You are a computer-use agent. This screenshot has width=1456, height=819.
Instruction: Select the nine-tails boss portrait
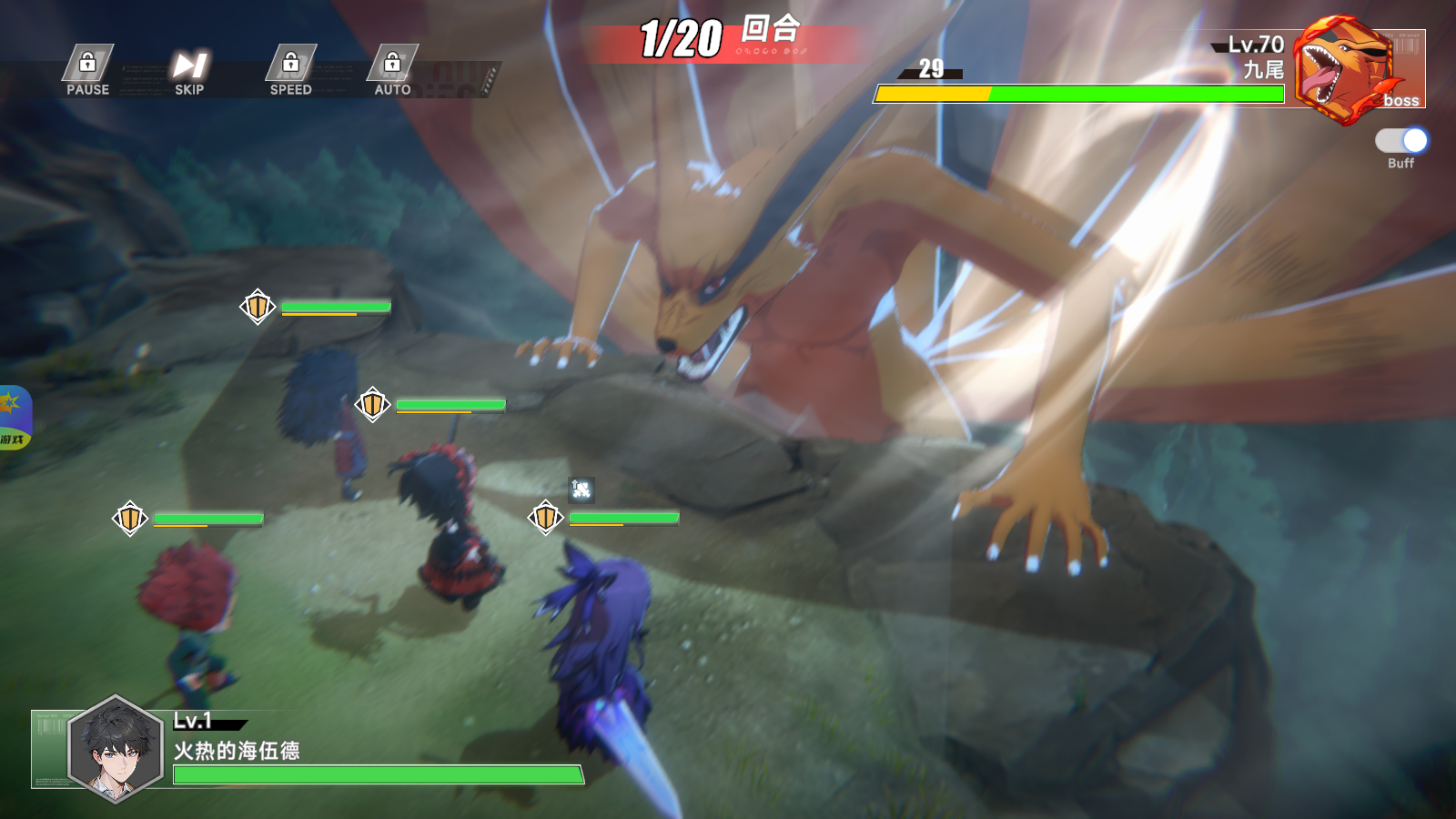coord(1345,71)
